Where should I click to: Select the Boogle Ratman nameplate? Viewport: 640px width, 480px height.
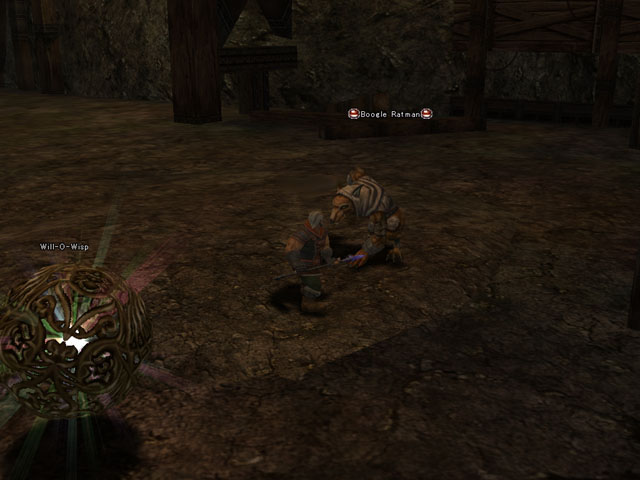[x=390, y=114]
